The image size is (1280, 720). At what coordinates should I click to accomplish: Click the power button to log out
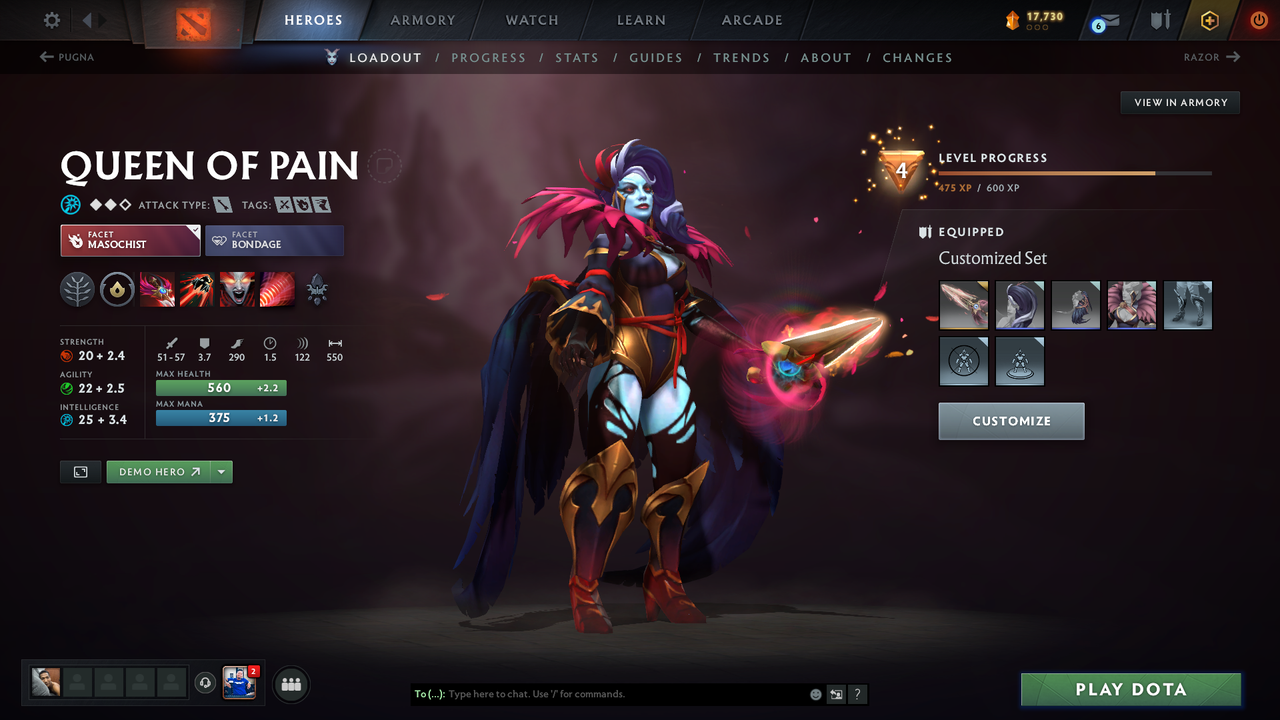click(x=1258, y=19)
